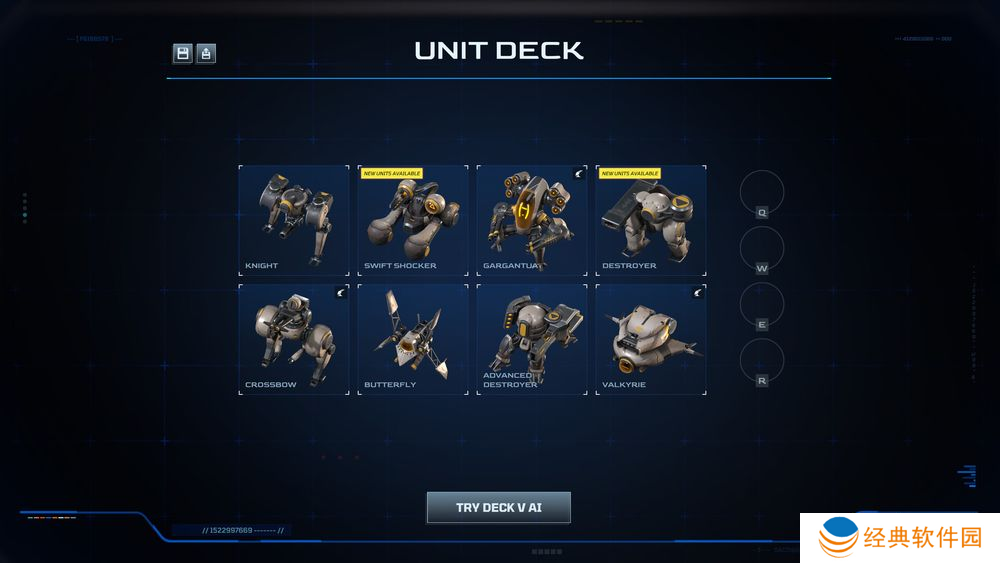
Task: Select the Butterfly unit card
Action: [x=413, y=339]
